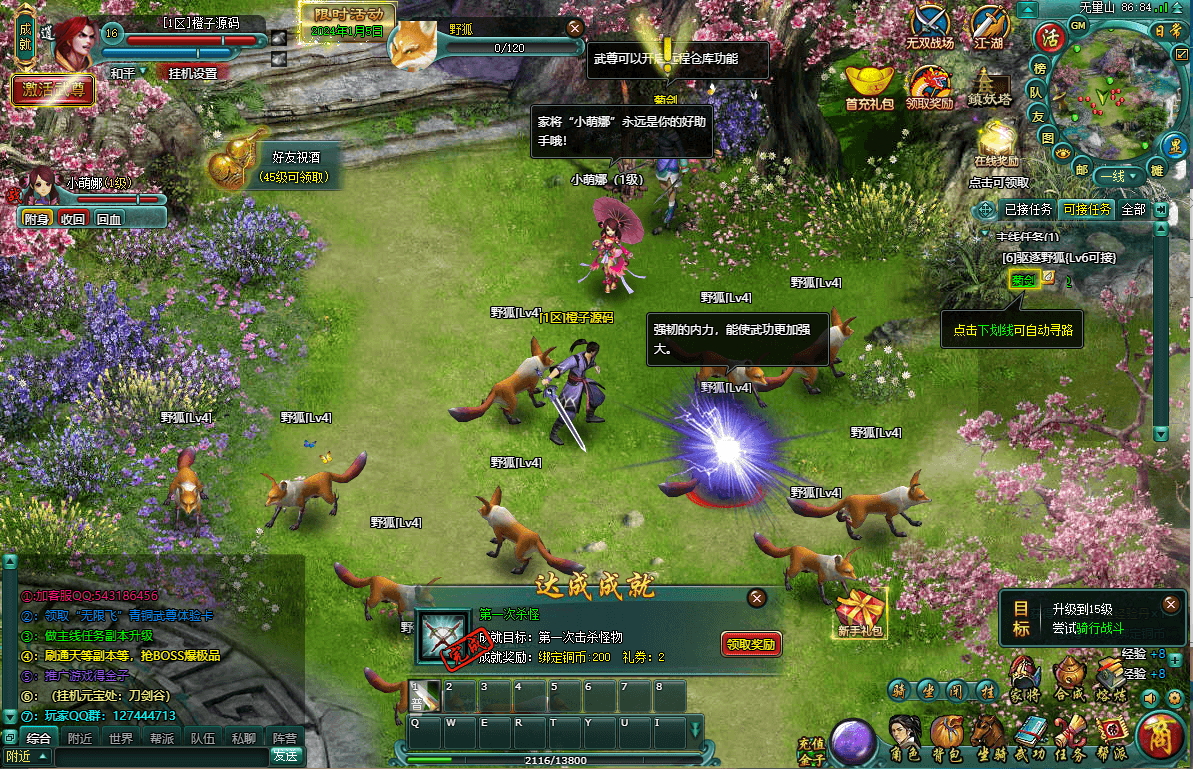Screen dimensions: 1193x769
Task: Open the 任务 quest scroll
Action: coord(1070,739)
